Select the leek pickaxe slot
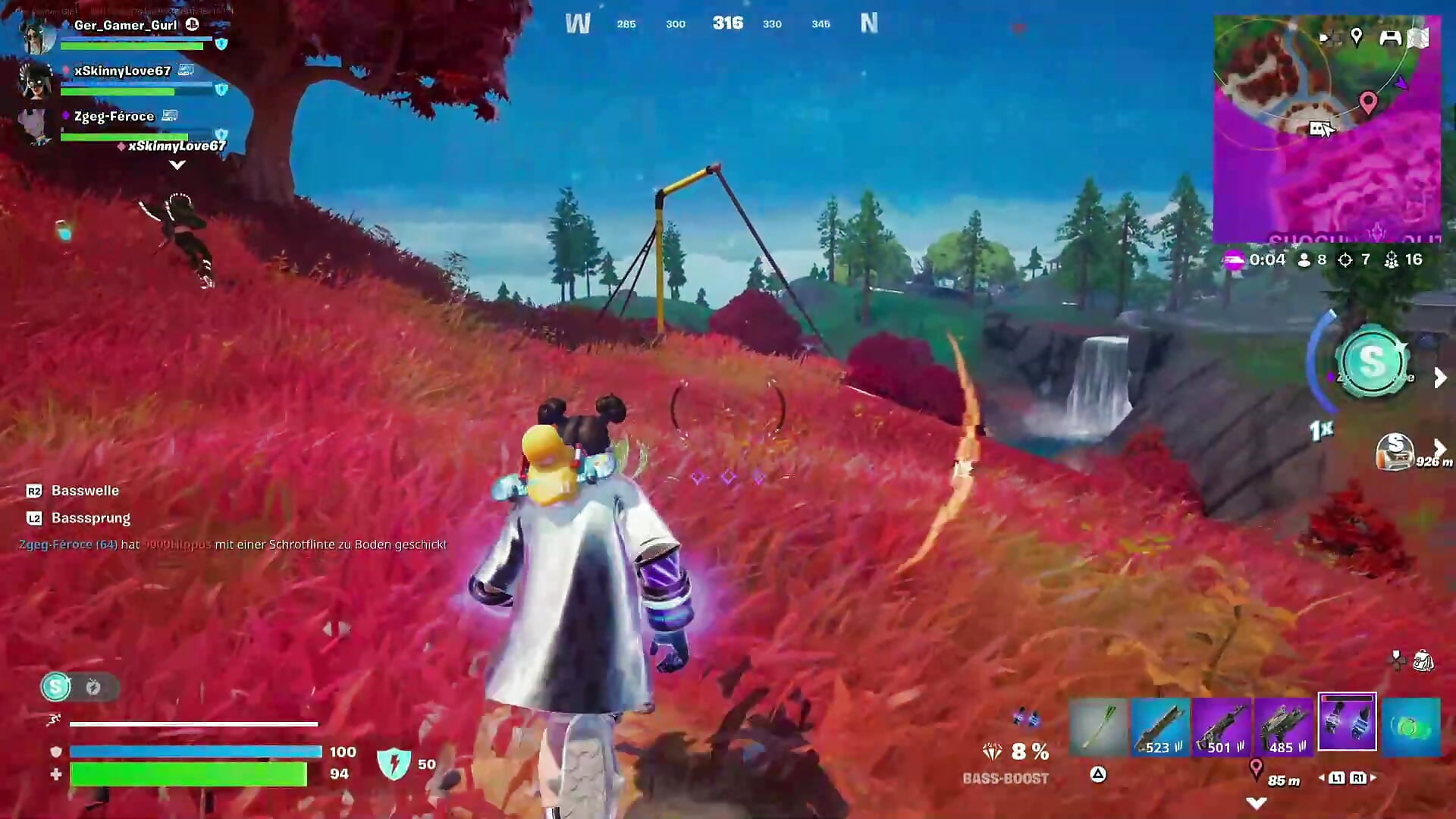Viewport: 1456px width, 819px height. (1098, 726)
